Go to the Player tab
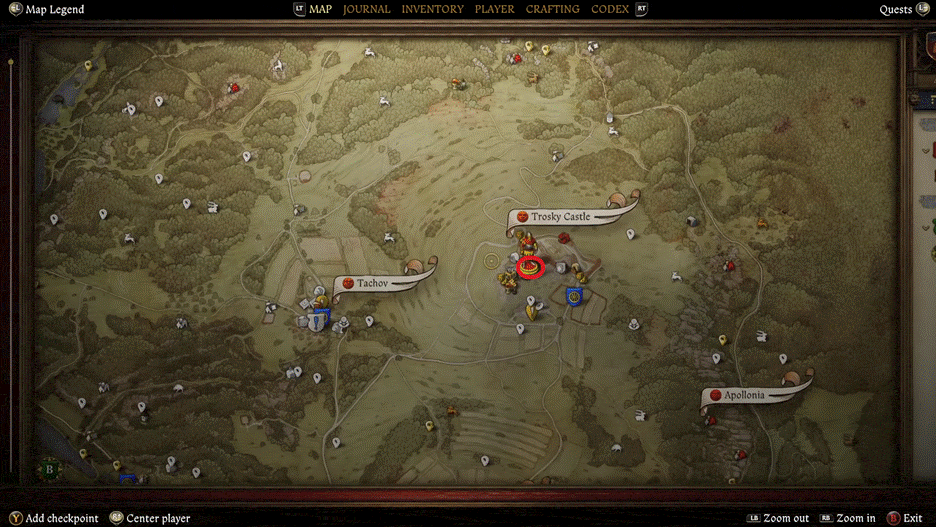This screenshot has height=527, width=936. [494, 9]
